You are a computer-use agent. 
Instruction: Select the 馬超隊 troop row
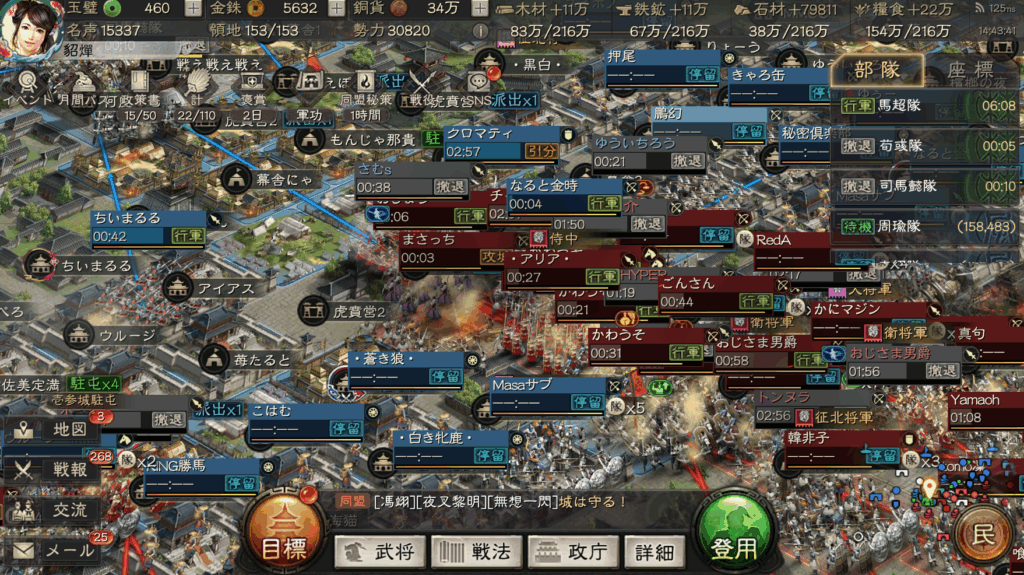[926, 105]
